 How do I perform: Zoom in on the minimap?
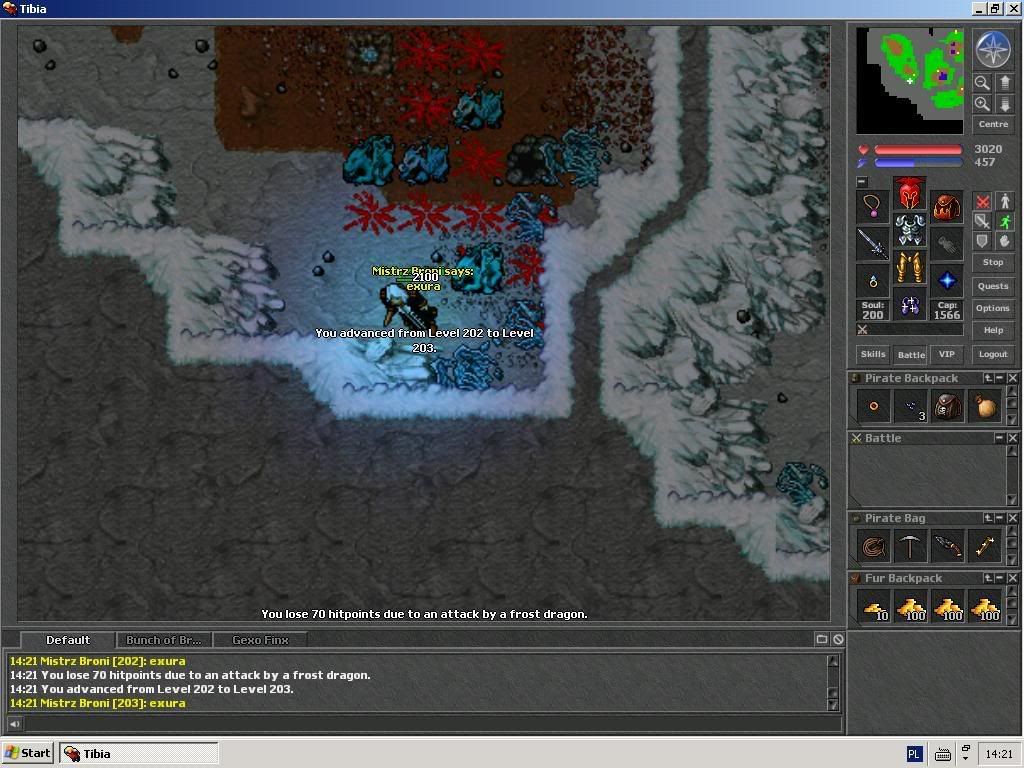pos(982,104)
